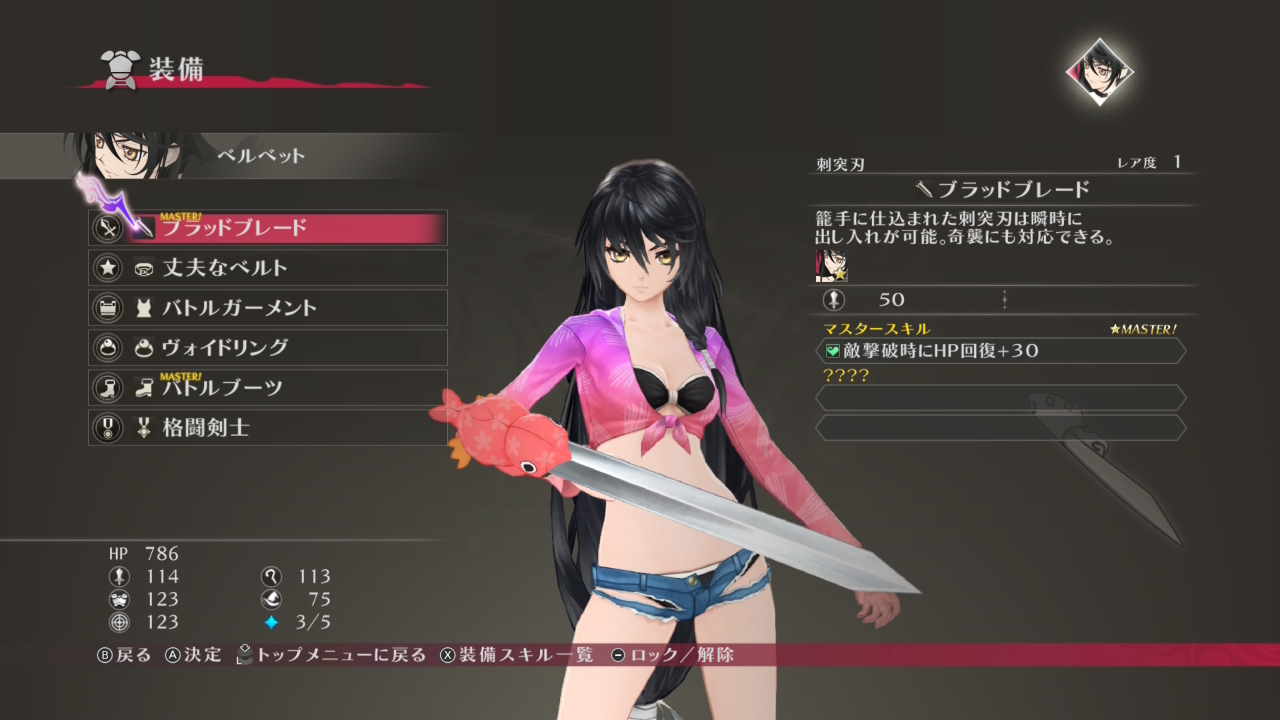Select the ブラッドブレード weapon slot
Image resolution: width=1280 pixels, height=720 pixels.
pos(268,228)
